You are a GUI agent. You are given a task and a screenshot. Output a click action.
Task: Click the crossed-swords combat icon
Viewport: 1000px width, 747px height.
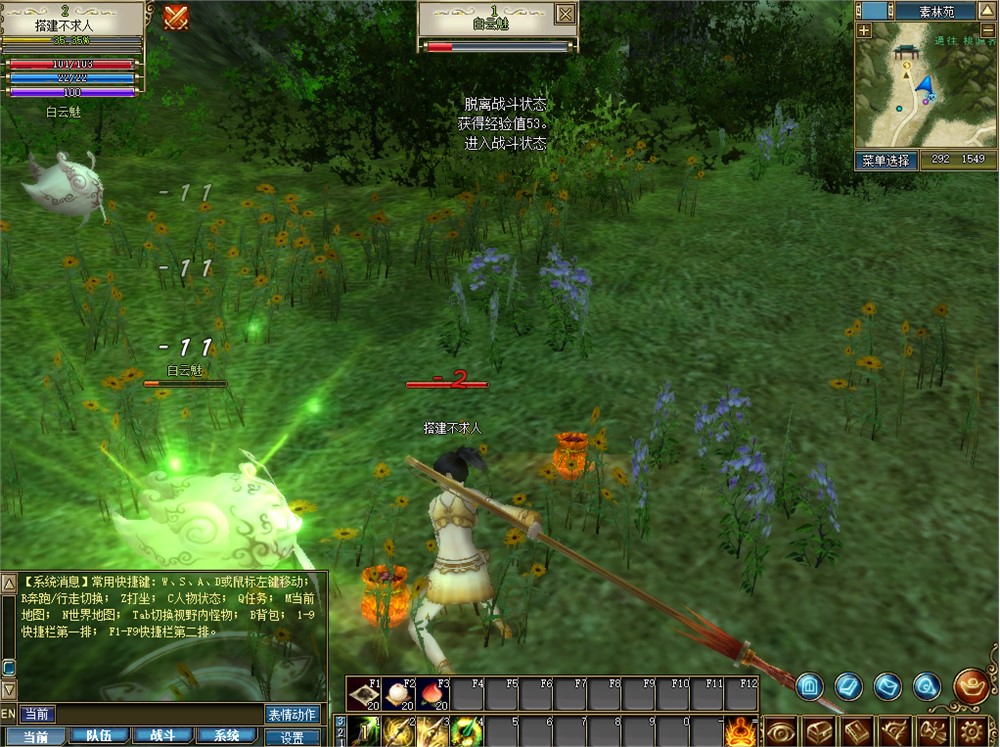176,17
